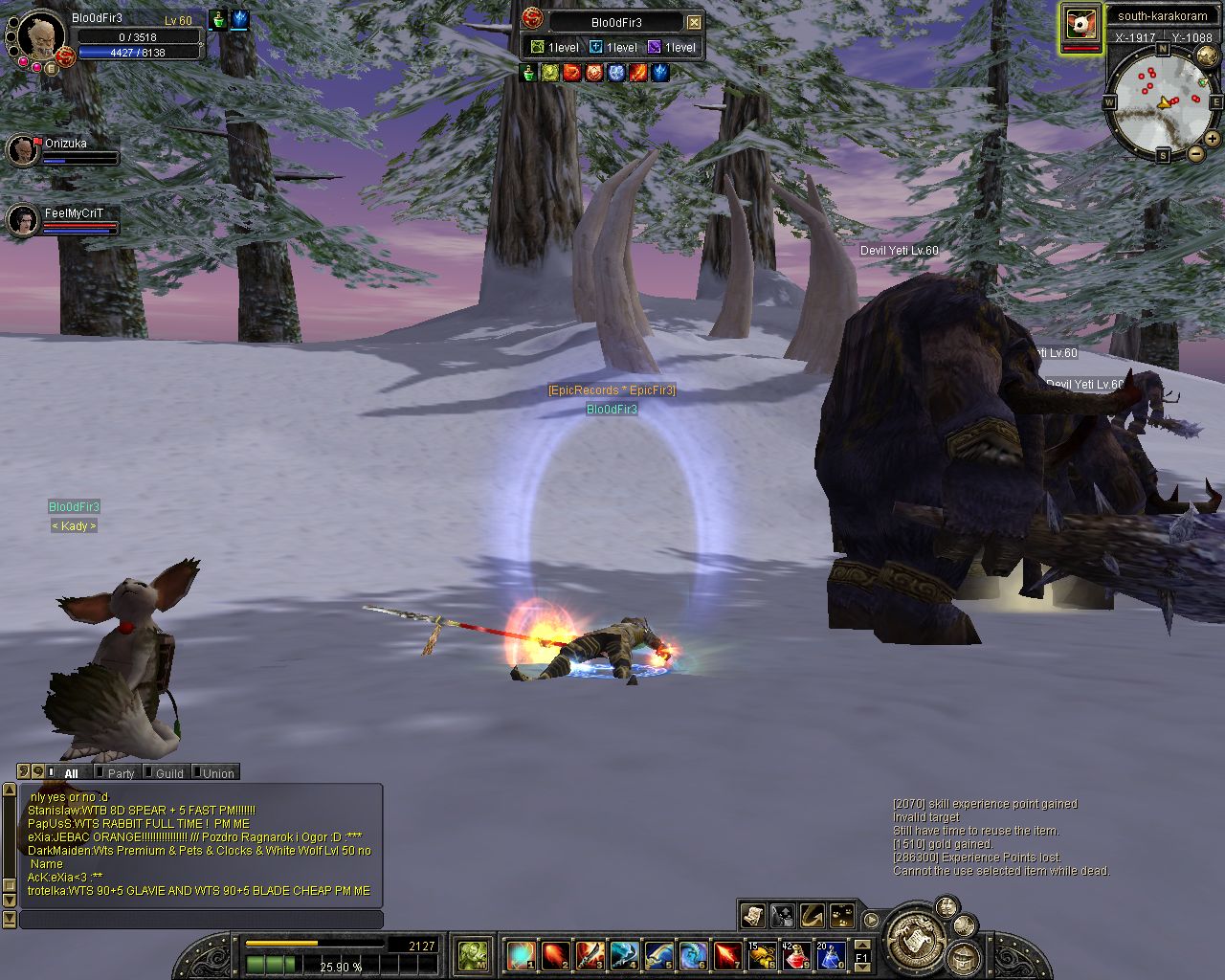Activate the red spear skill in slot 7
Screen dimensions: 1225x980
point(727,955)
